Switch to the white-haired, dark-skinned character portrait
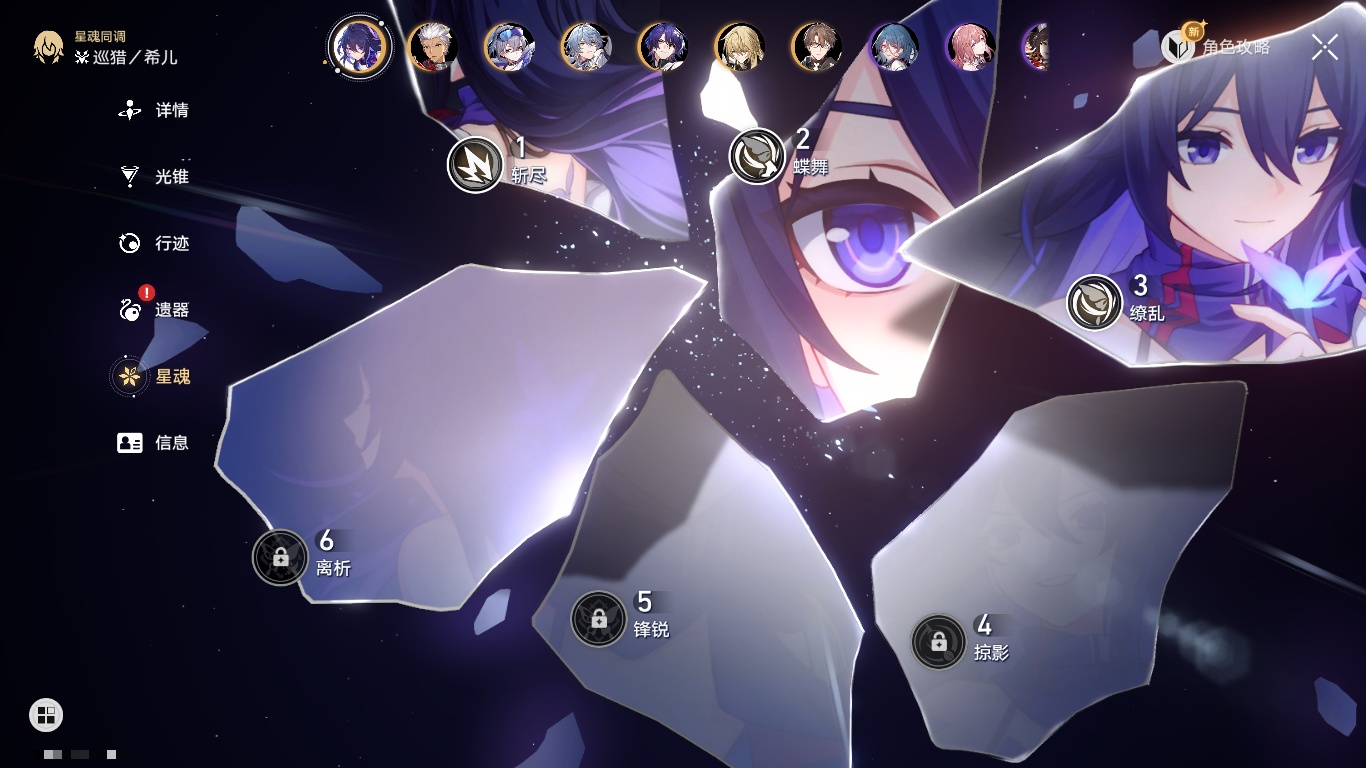 [x=433, y=47]
